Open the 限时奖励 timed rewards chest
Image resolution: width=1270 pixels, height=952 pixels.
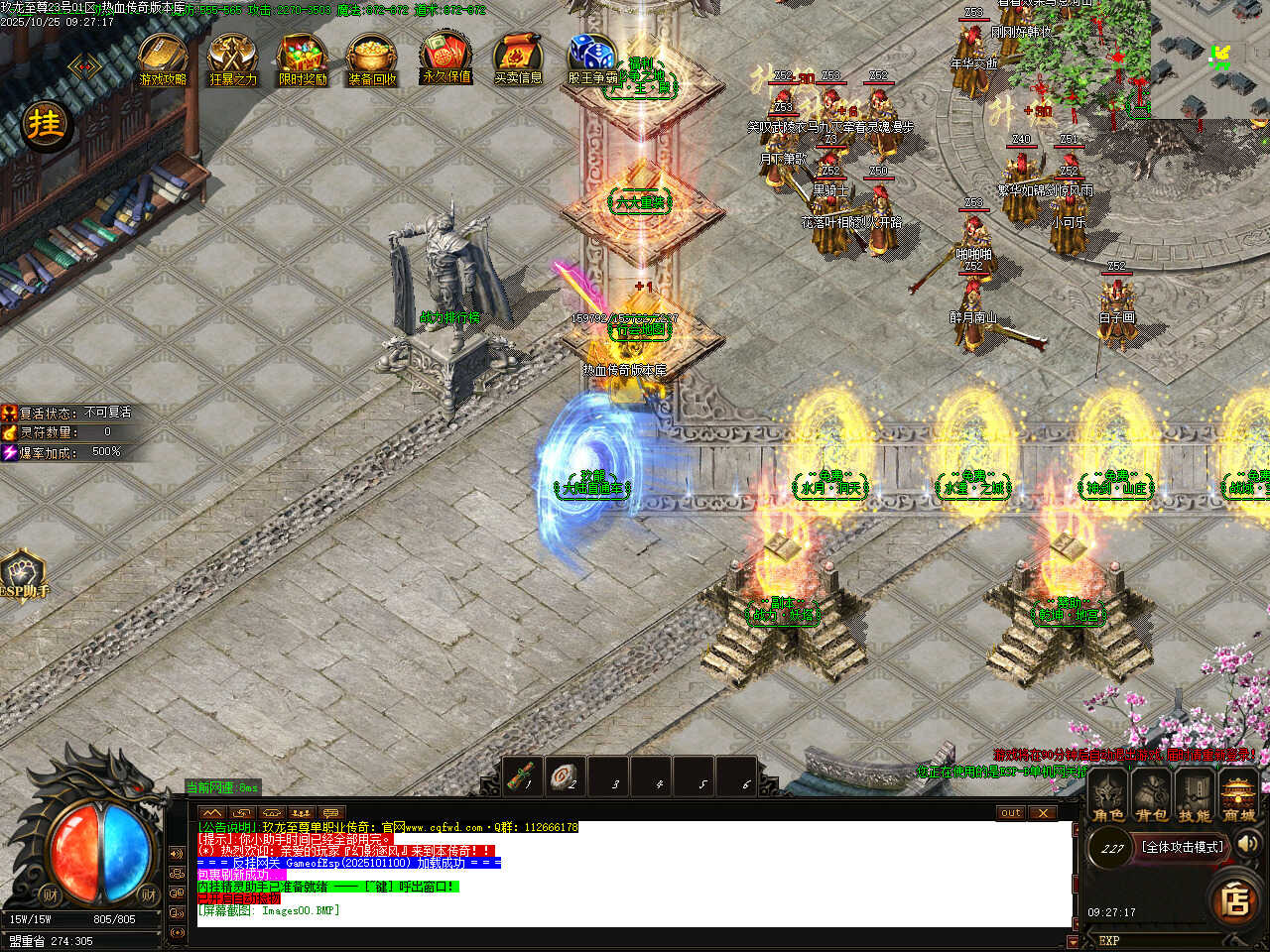point(303,59)
